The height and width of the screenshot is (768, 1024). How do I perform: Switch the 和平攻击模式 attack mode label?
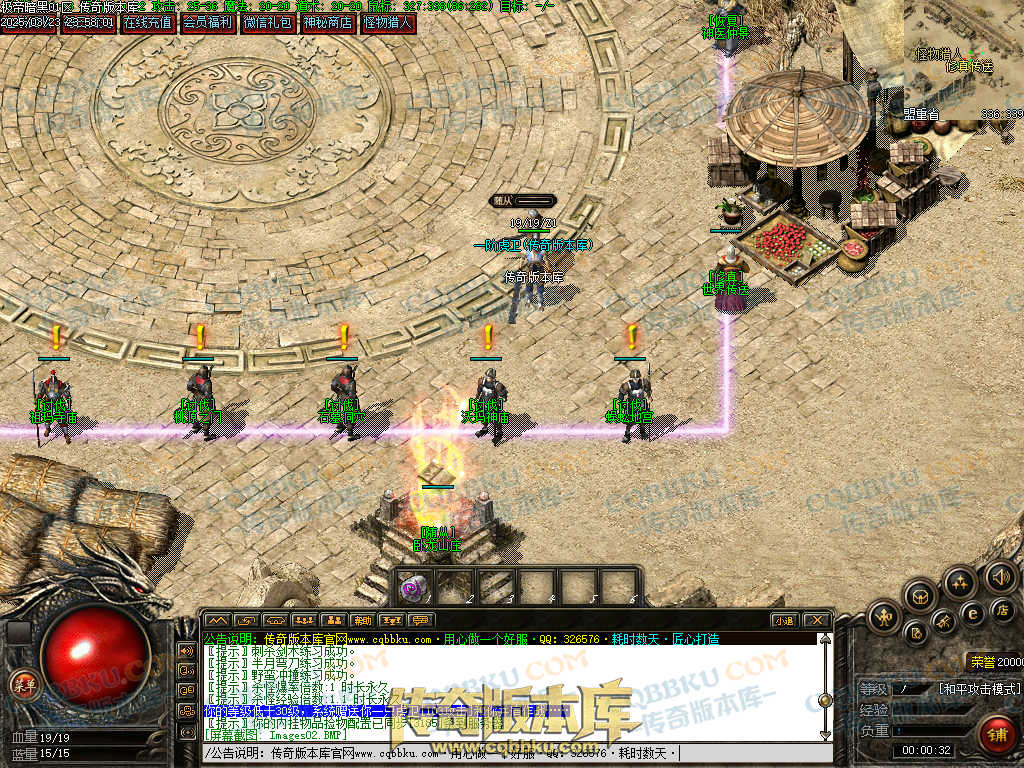click(979, 689)
